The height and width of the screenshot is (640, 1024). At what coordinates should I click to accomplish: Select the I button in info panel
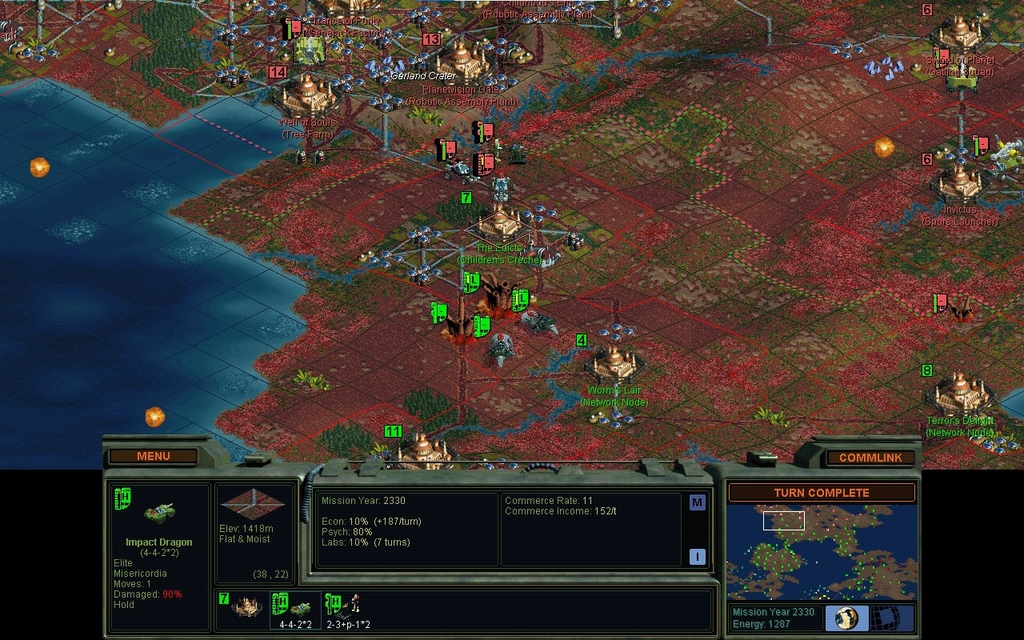[x=697, y=557]
